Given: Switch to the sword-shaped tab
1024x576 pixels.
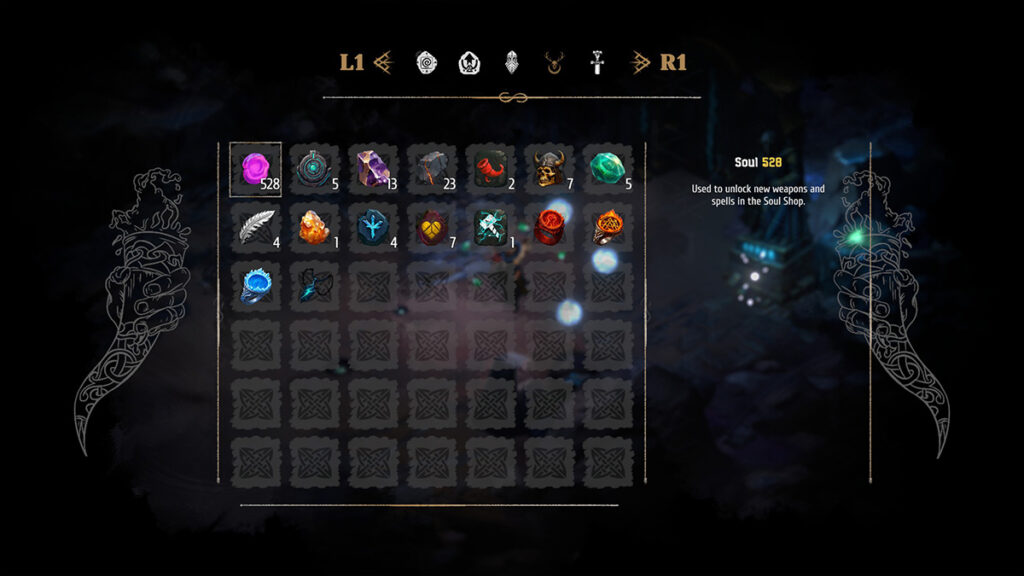Looking at the screenshot, I should (597, 63).
